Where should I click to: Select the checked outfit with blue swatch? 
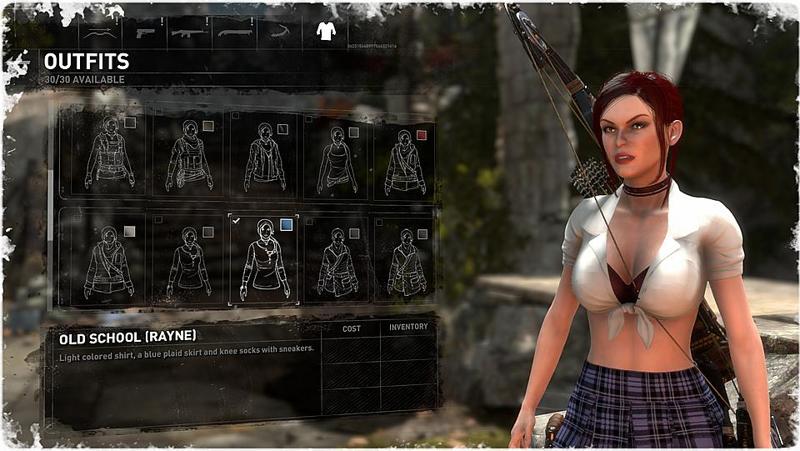(x=264, y=258)
